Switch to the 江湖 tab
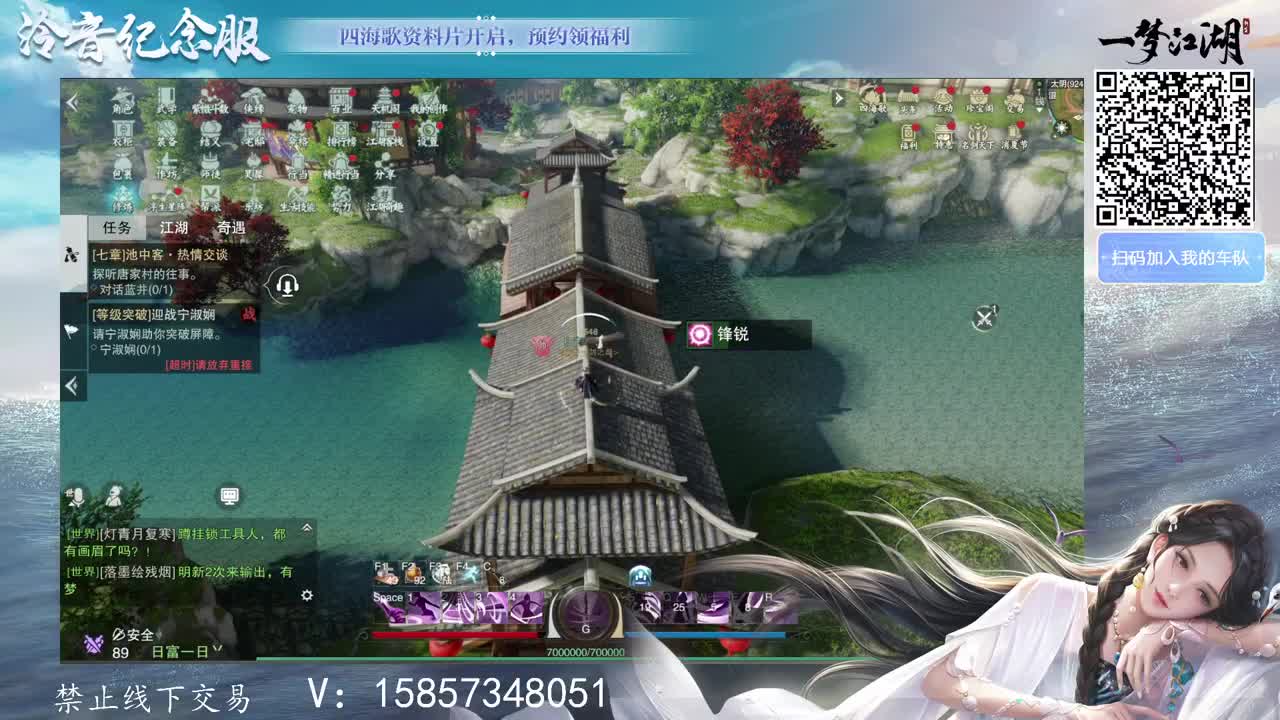Image resolution: width=1280 pixels, height=720 pixels. (x=172, y=229)
